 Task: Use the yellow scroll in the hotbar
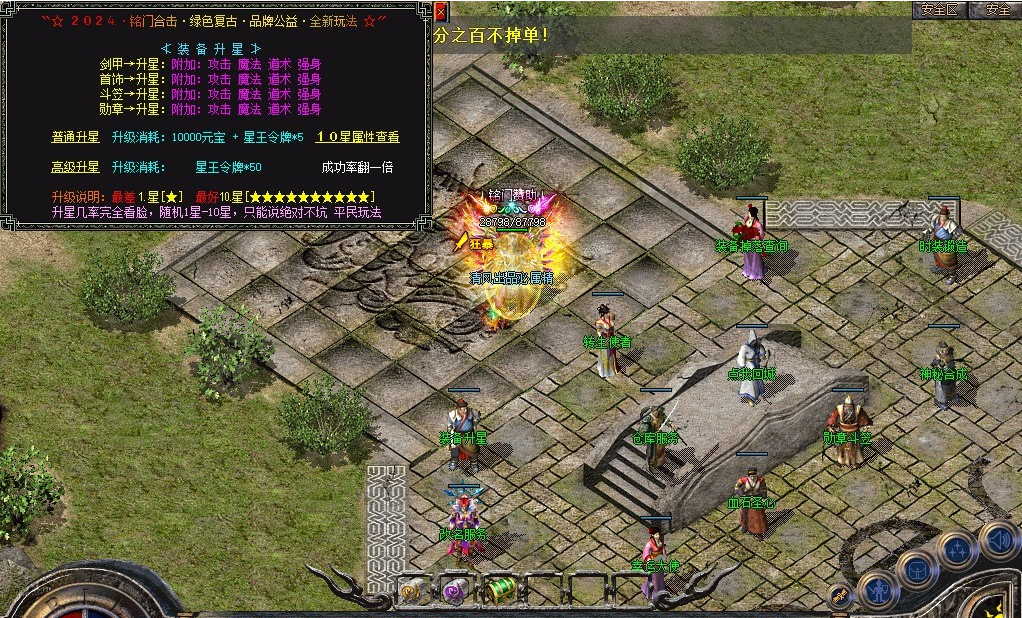coord(411,590)
